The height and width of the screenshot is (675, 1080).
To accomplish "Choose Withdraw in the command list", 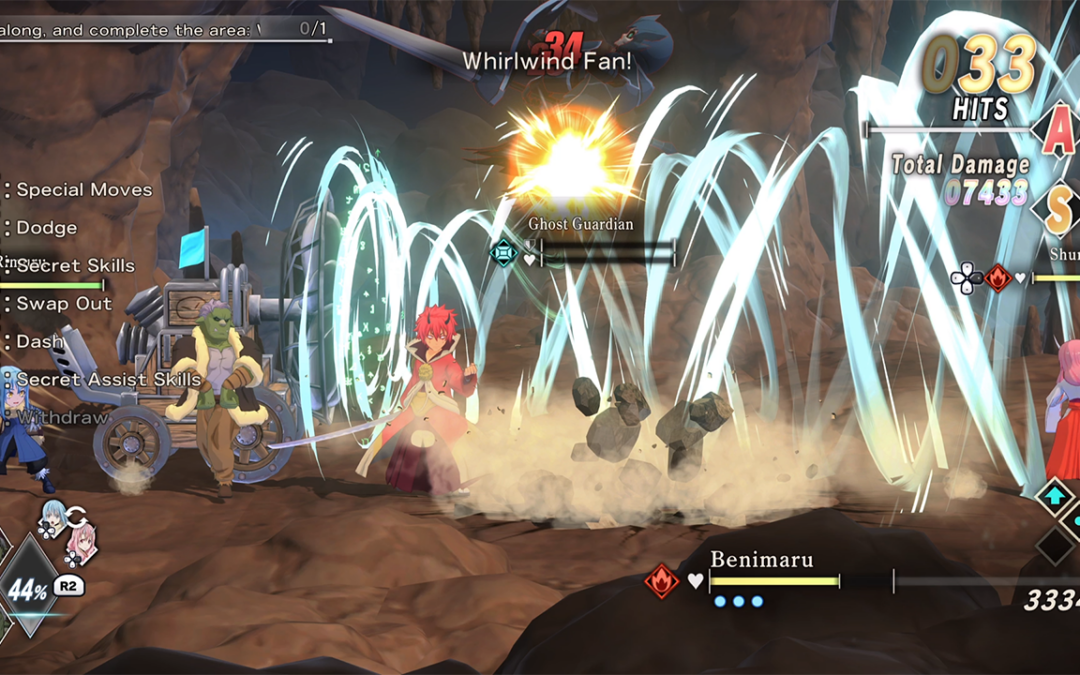I will pos(62,418).
